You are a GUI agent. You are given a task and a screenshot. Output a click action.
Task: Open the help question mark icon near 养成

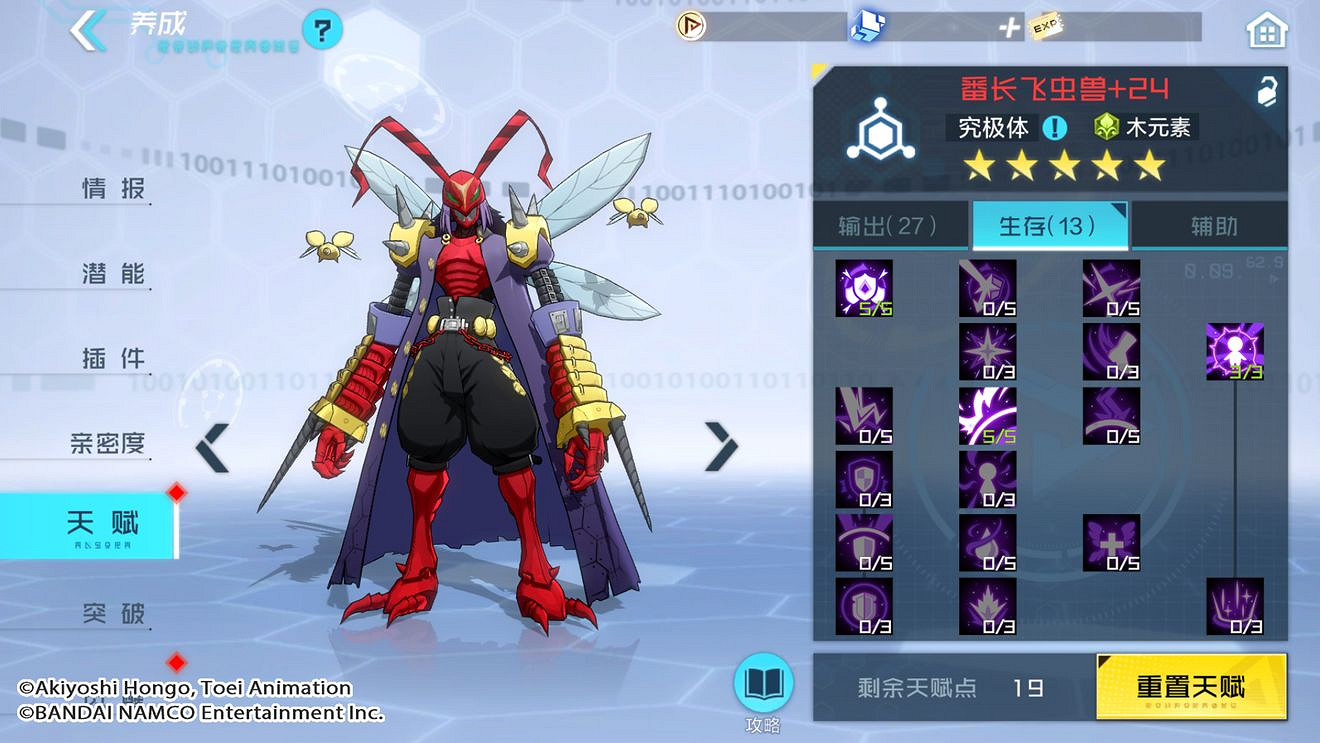coord(320,30)
